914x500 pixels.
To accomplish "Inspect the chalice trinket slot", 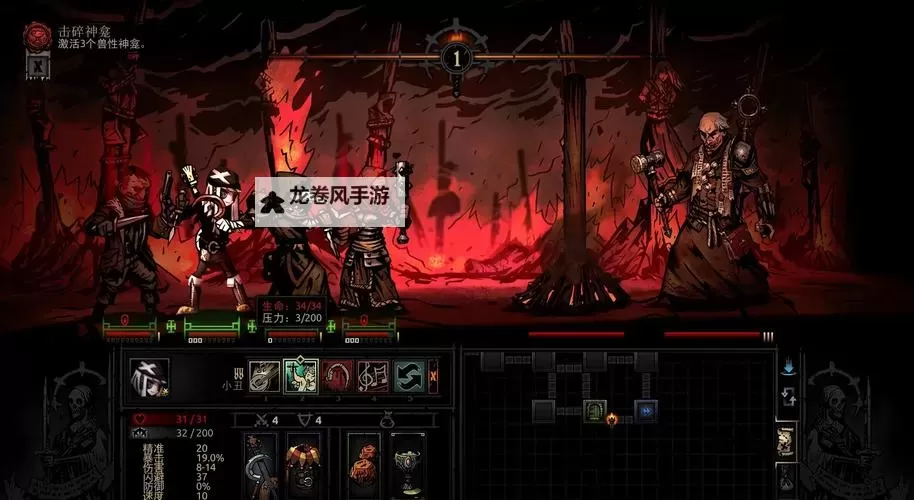I will click(407, 464).
